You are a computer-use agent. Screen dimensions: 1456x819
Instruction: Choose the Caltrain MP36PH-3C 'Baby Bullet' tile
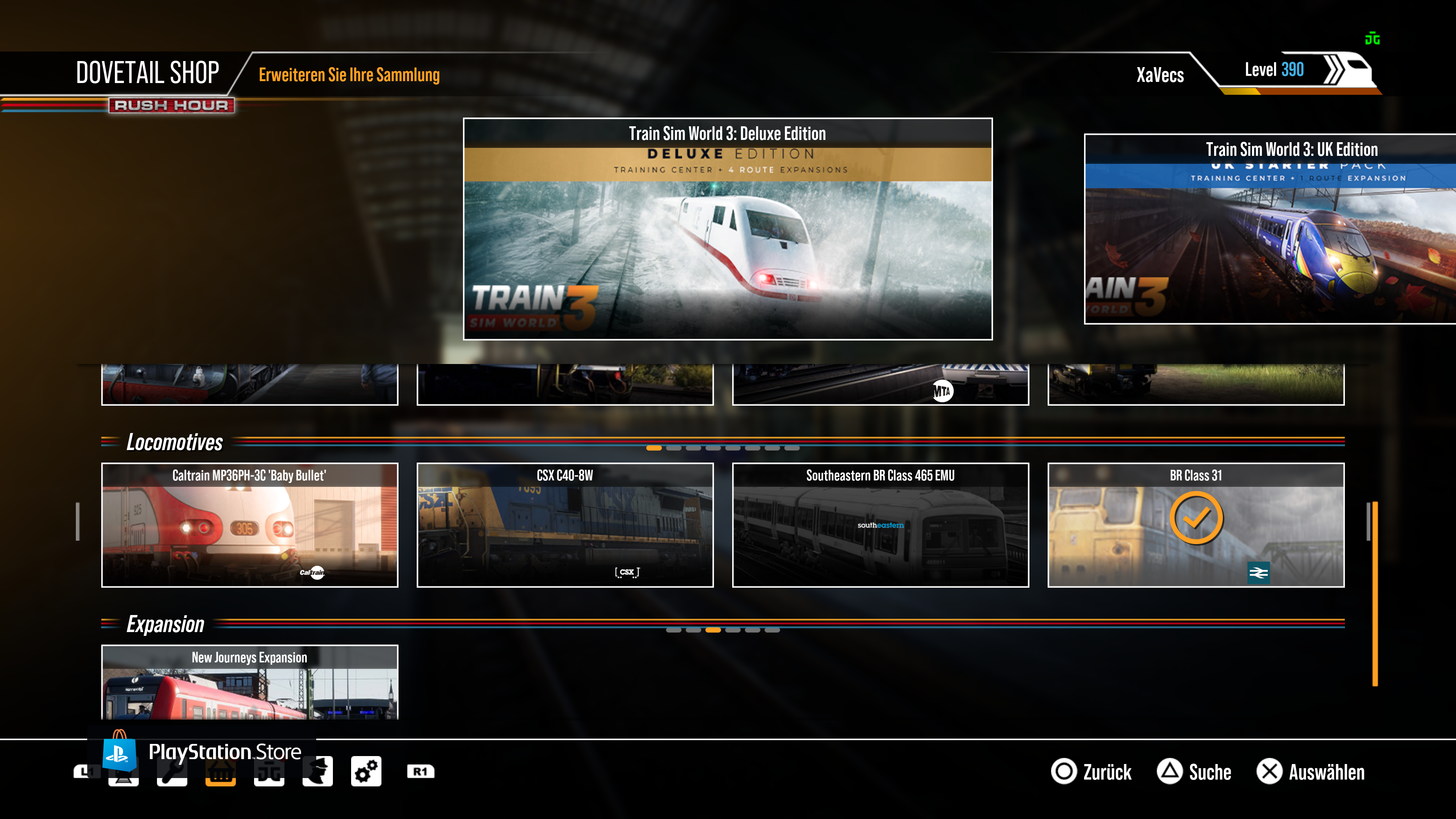click(x=249, y=525)
